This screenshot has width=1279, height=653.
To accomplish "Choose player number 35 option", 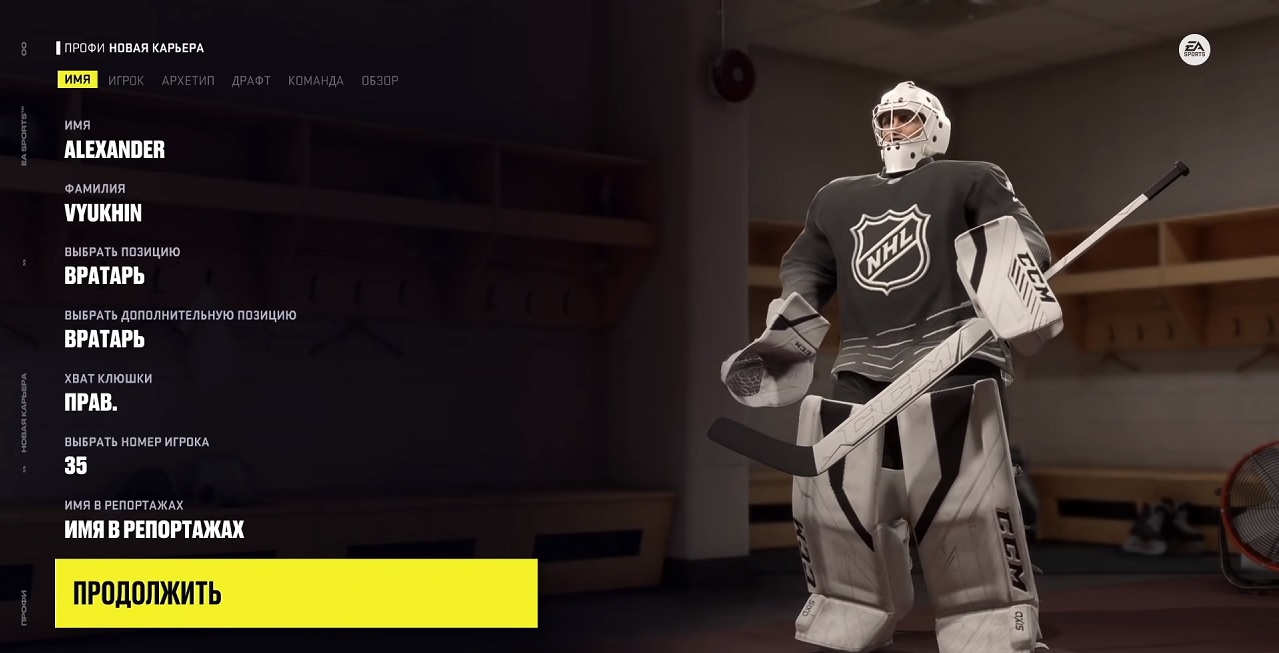I will [76, 465].
